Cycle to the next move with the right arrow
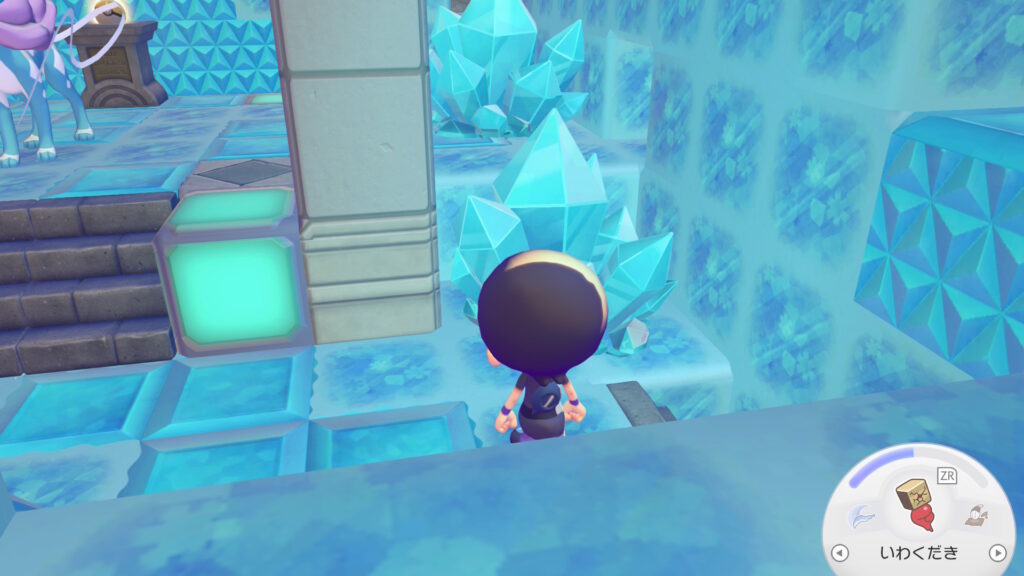The width and height of the screenshot is (1024, 576). click(x=997, y=553)
